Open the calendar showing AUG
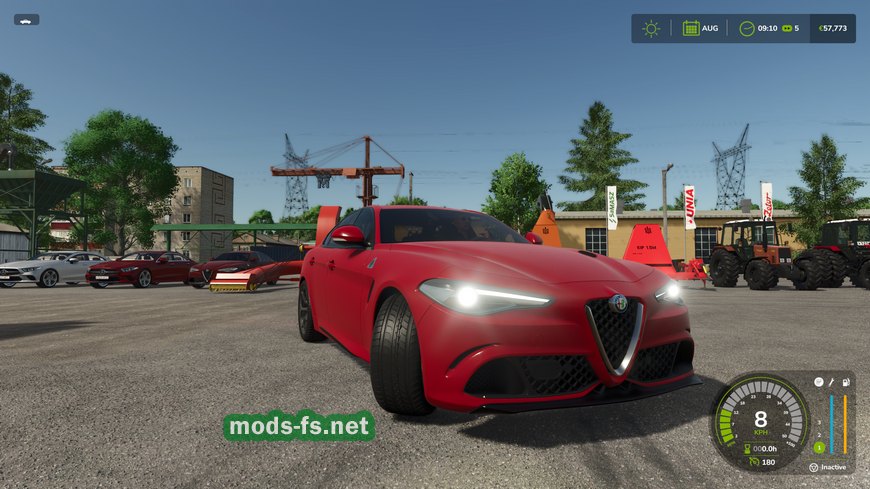The image size is (870, 489). pyautogui.click(x=691, y=28)
